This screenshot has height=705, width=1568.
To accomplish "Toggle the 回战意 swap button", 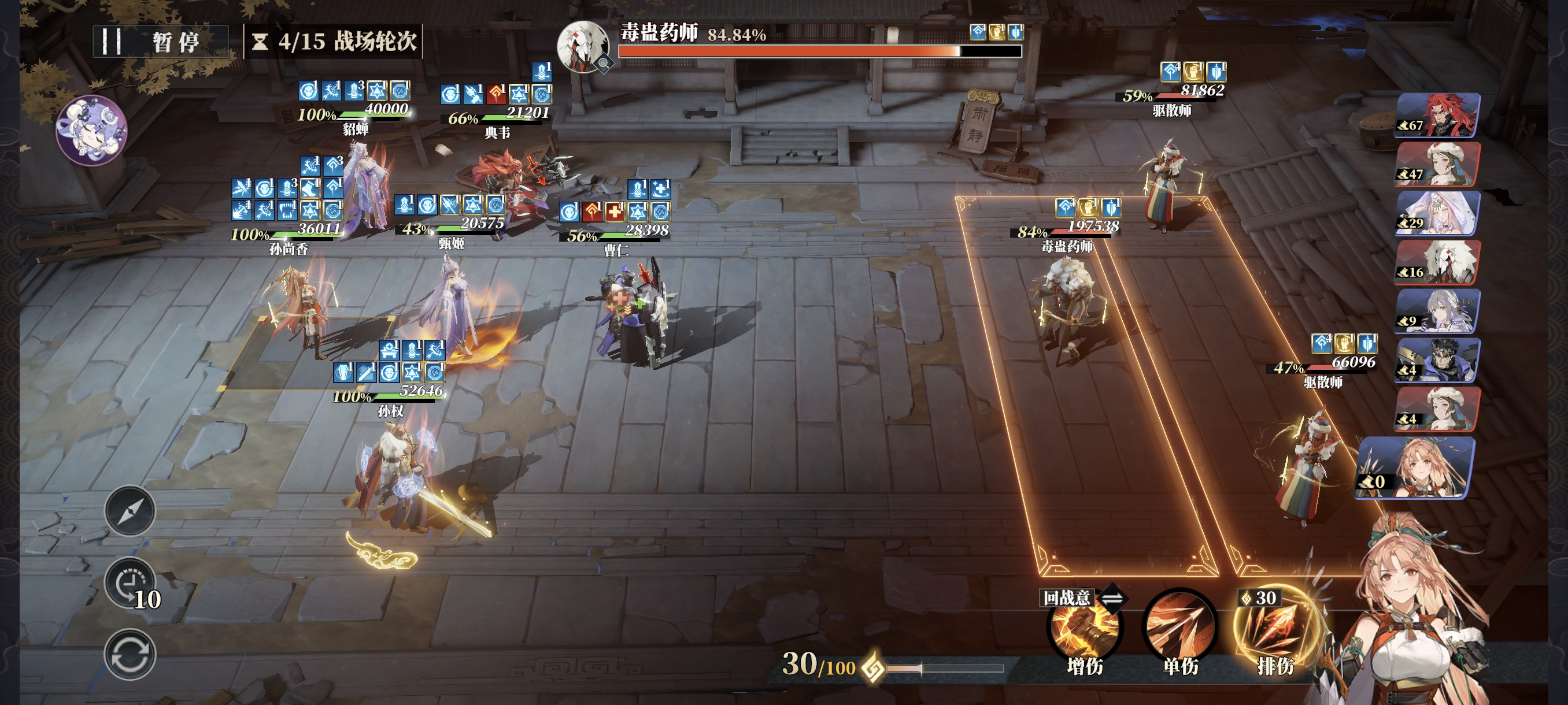I will tap(1112, 599).
